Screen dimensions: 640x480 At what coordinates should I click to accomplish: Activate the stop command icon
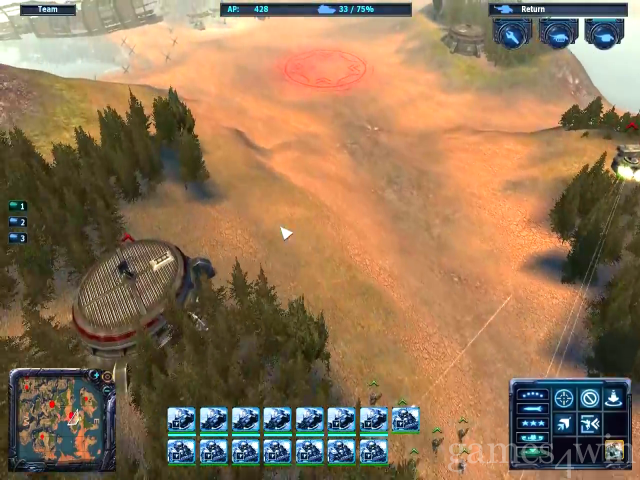tap(590, 398)
